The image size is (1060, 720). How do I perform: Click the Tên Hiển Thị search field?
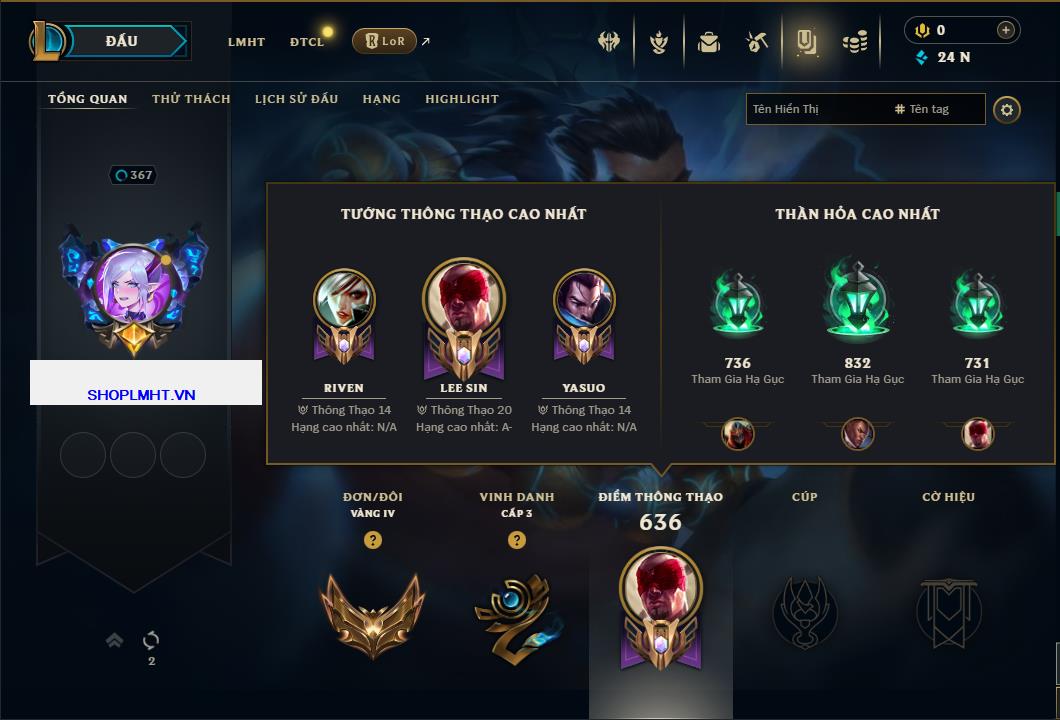[815, 109]
